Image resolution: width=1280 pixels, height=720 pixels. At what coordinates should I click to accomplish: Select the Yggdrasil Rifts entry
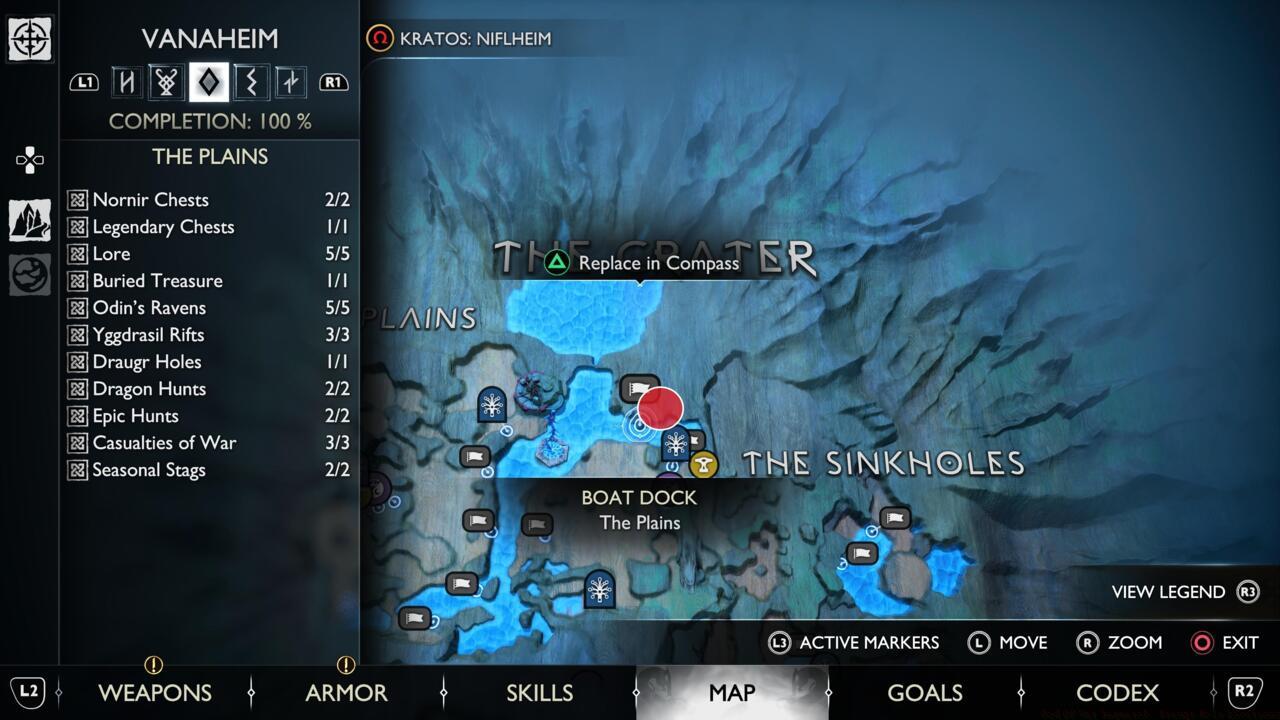tap(209, 335)
